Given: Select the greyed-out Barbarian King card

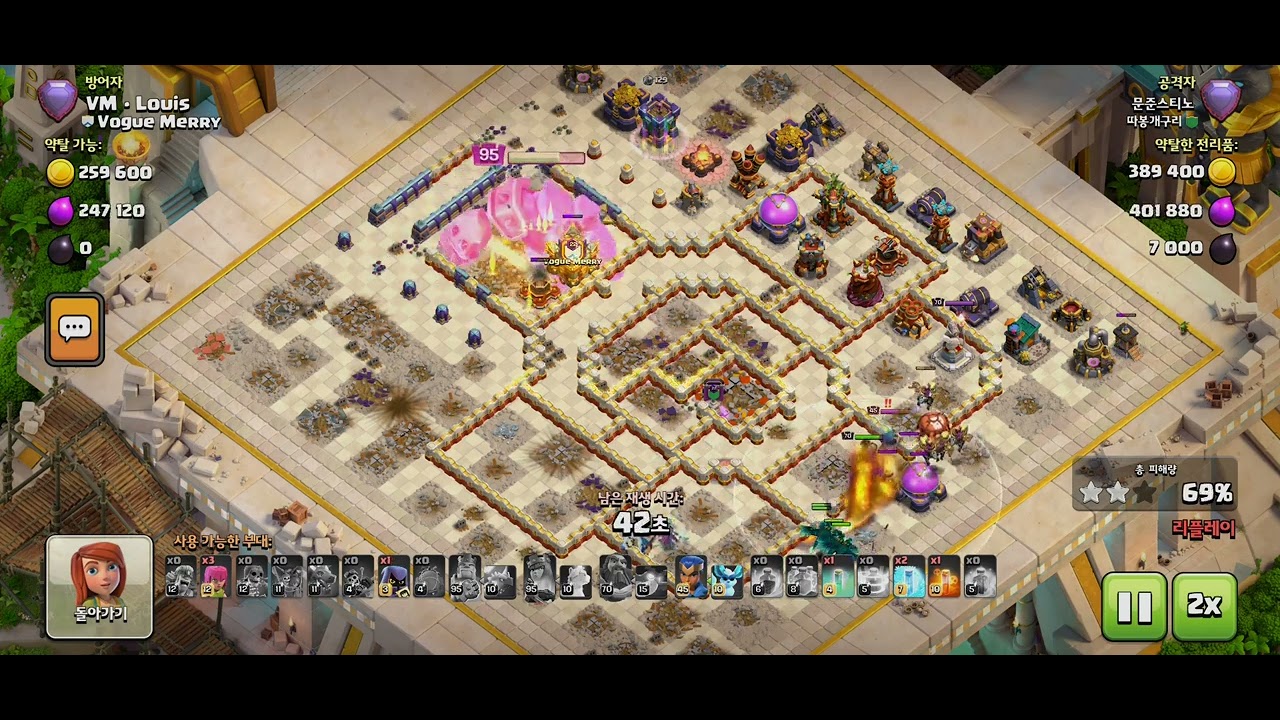Looking at the screenshot, I should 464,577.
